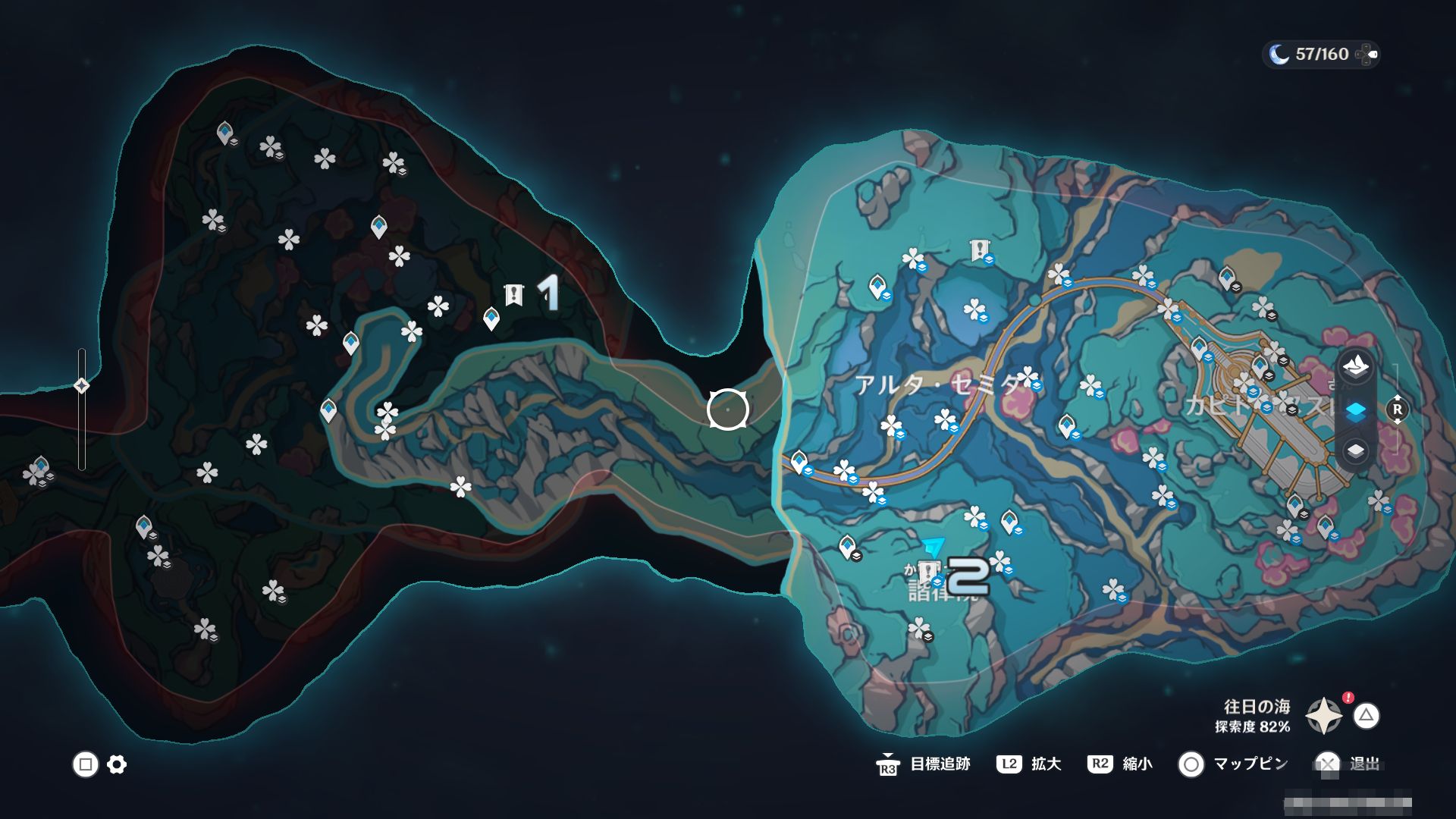This screenshot has height=819, width=1456.
Task: Open the region selector star beside 往日の海
Action: point(1323,716)
